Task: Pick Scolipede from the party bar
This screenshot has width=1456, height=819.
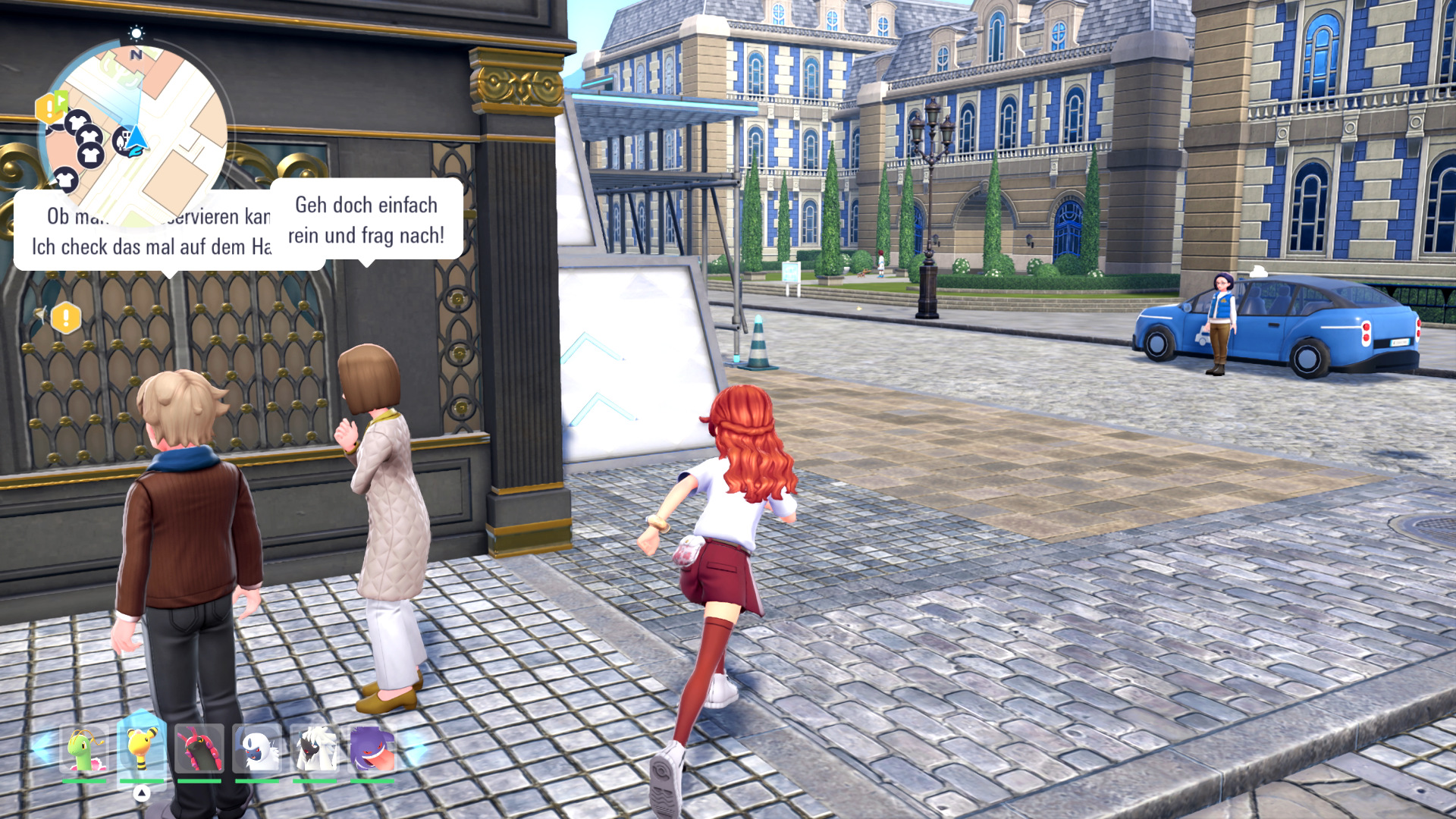Action: (199, 748)
